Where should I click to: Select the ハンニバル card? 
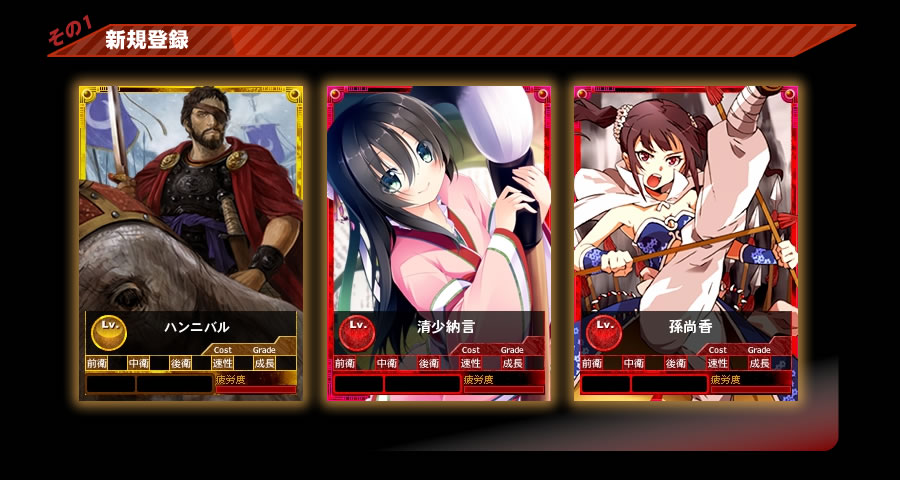pos(190,242)
